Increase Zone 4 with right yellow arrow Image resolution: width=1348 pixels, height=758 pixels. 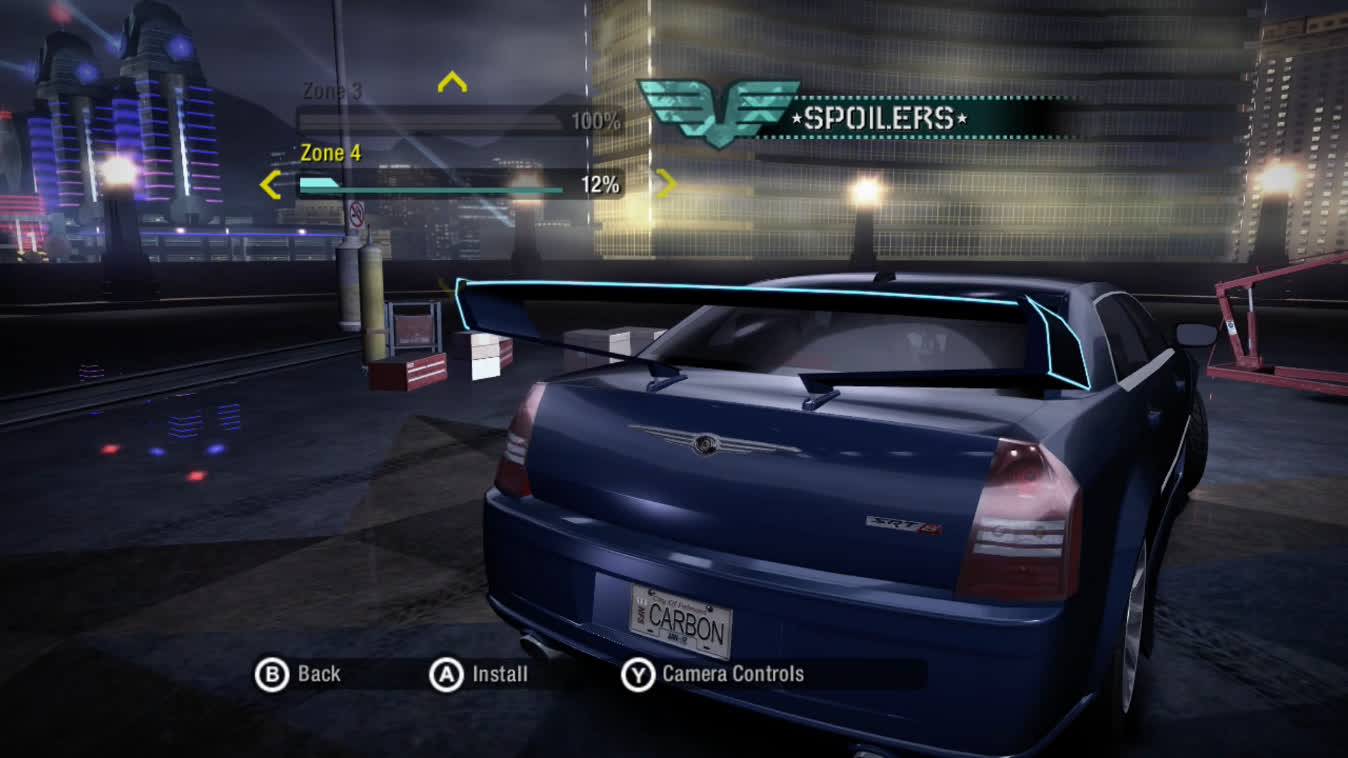[x=666, y=183]
